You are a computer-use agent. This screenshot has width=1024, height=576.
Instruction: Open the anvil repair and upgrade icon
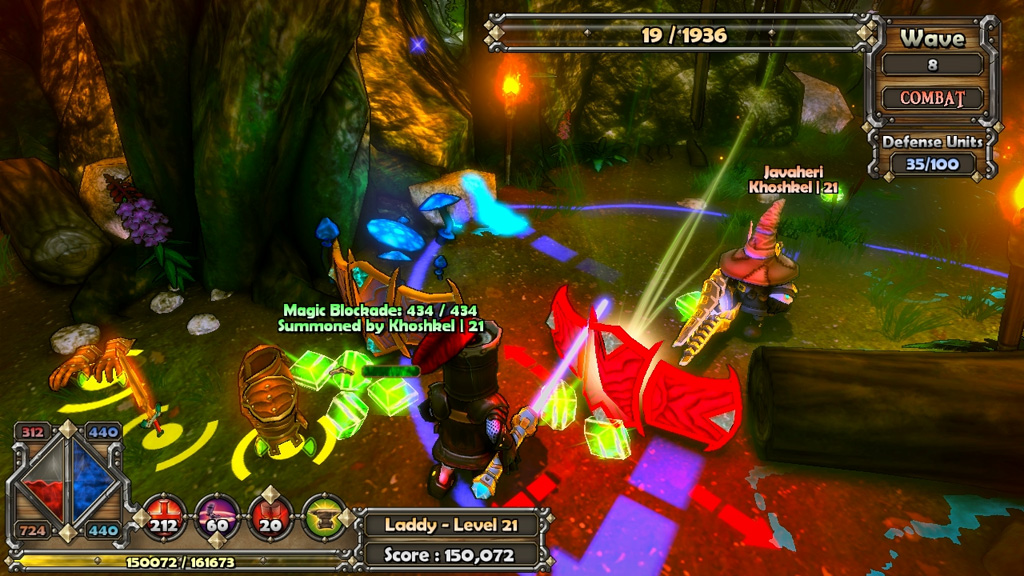323,515
